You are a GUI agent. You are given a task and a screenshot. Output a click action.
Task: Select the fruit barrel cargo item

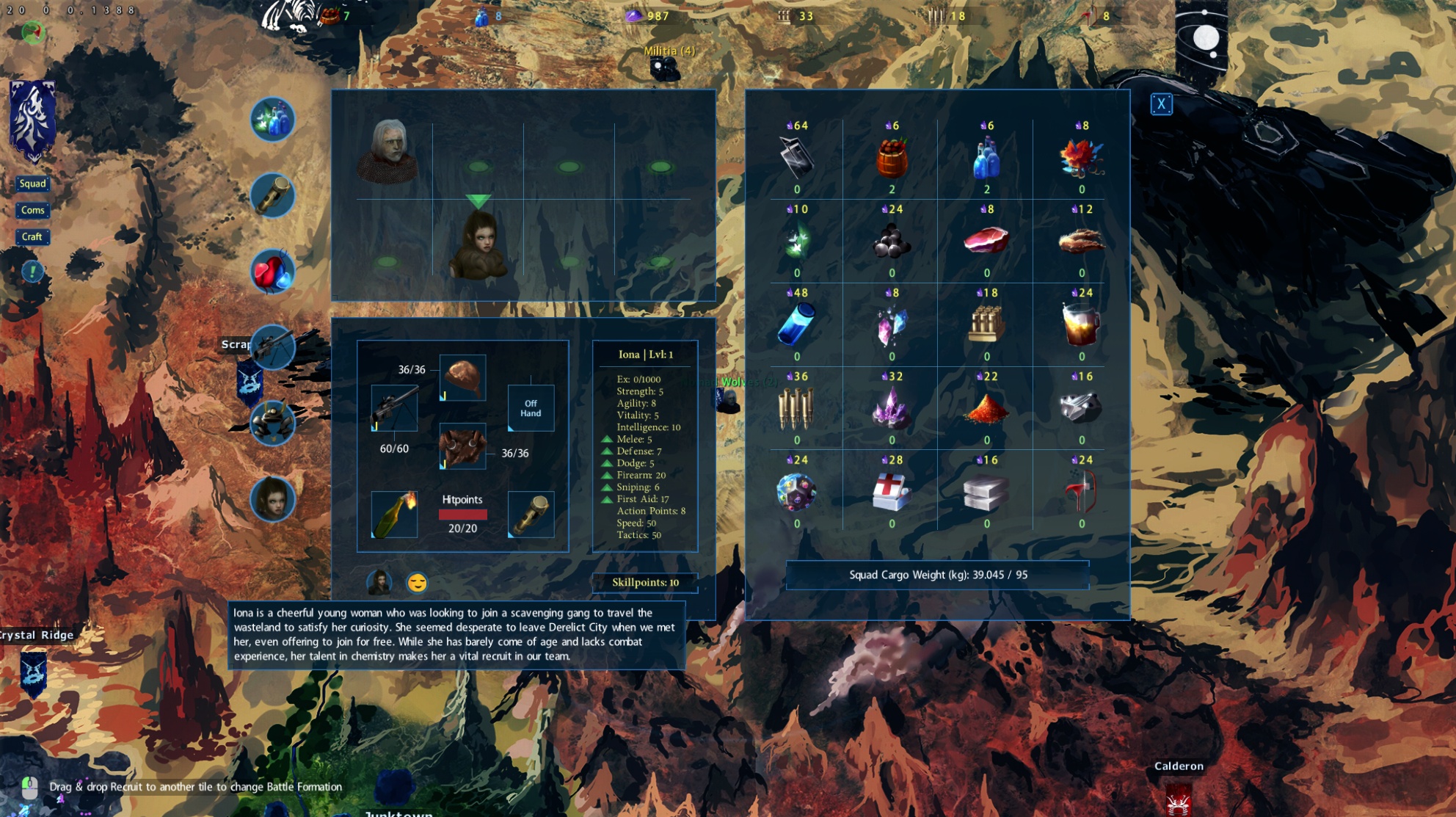click(892, 159)
